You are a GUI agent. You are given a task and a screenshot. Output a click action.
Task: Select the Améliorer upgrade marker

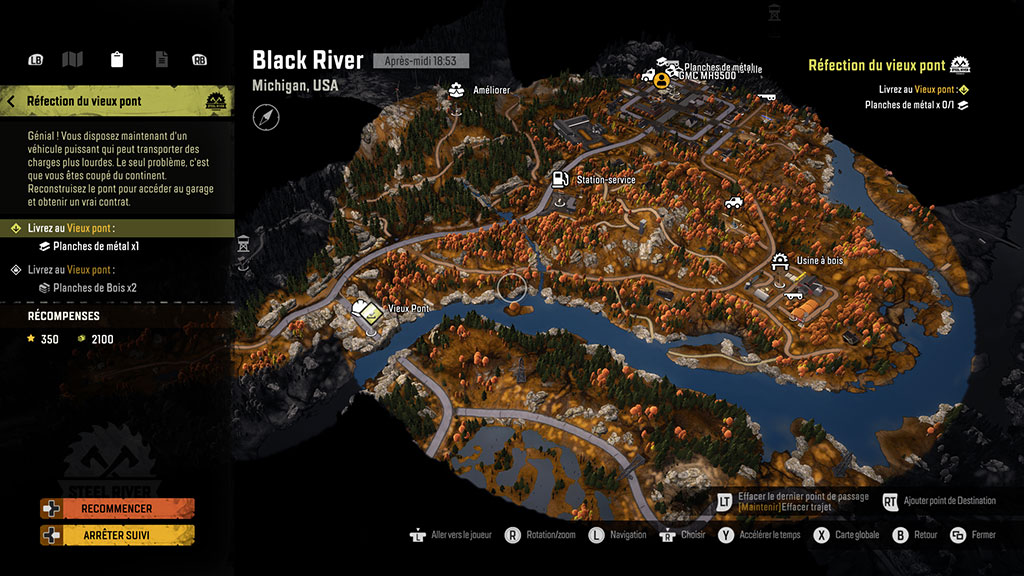pyautogui.click(x=457, y=91)
